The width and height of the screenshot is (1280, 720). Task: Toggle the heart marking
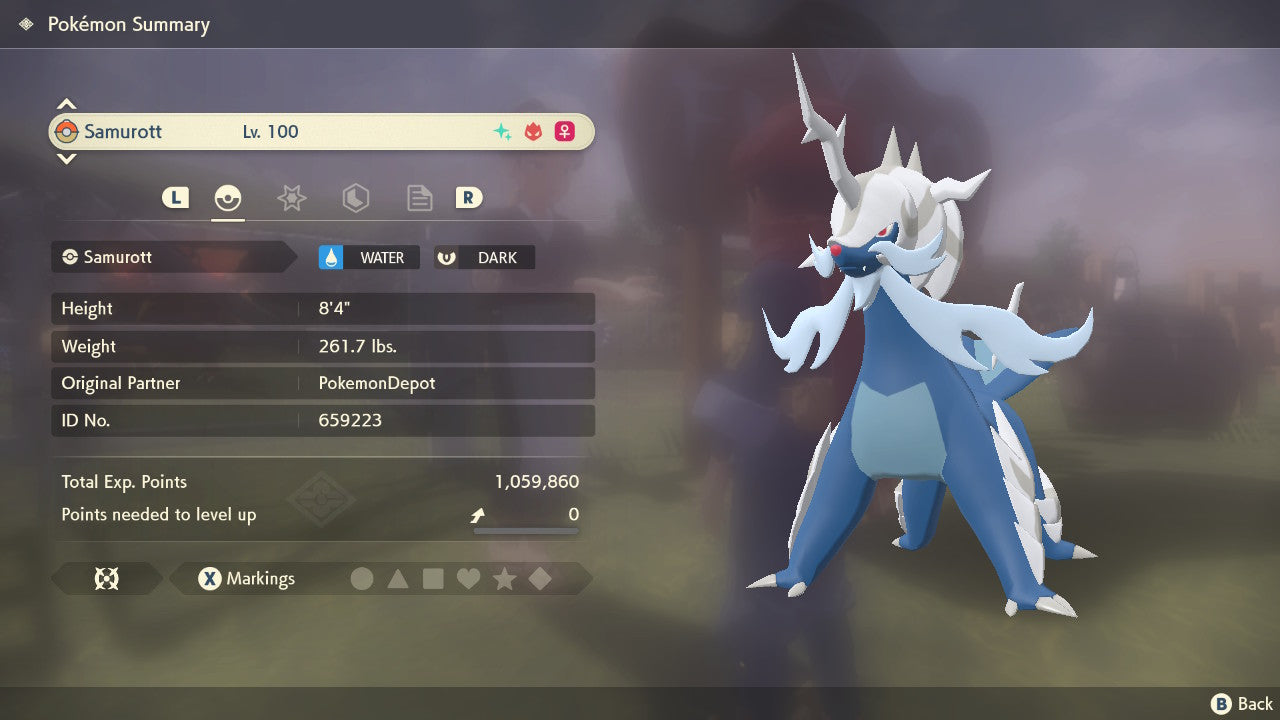(468, 579)
